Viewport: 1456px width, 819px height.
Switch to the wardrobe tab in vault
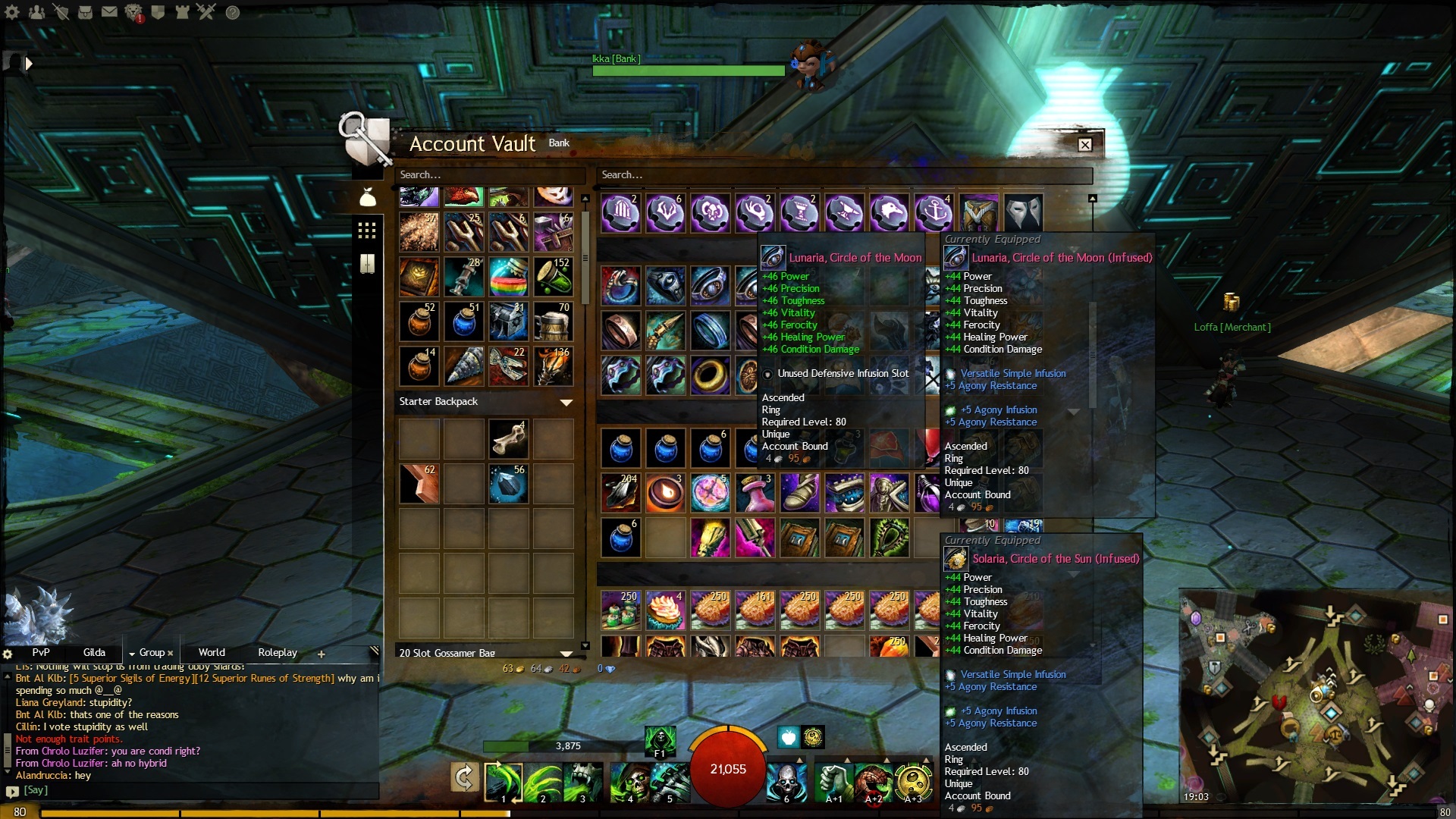tap(367, 264)
